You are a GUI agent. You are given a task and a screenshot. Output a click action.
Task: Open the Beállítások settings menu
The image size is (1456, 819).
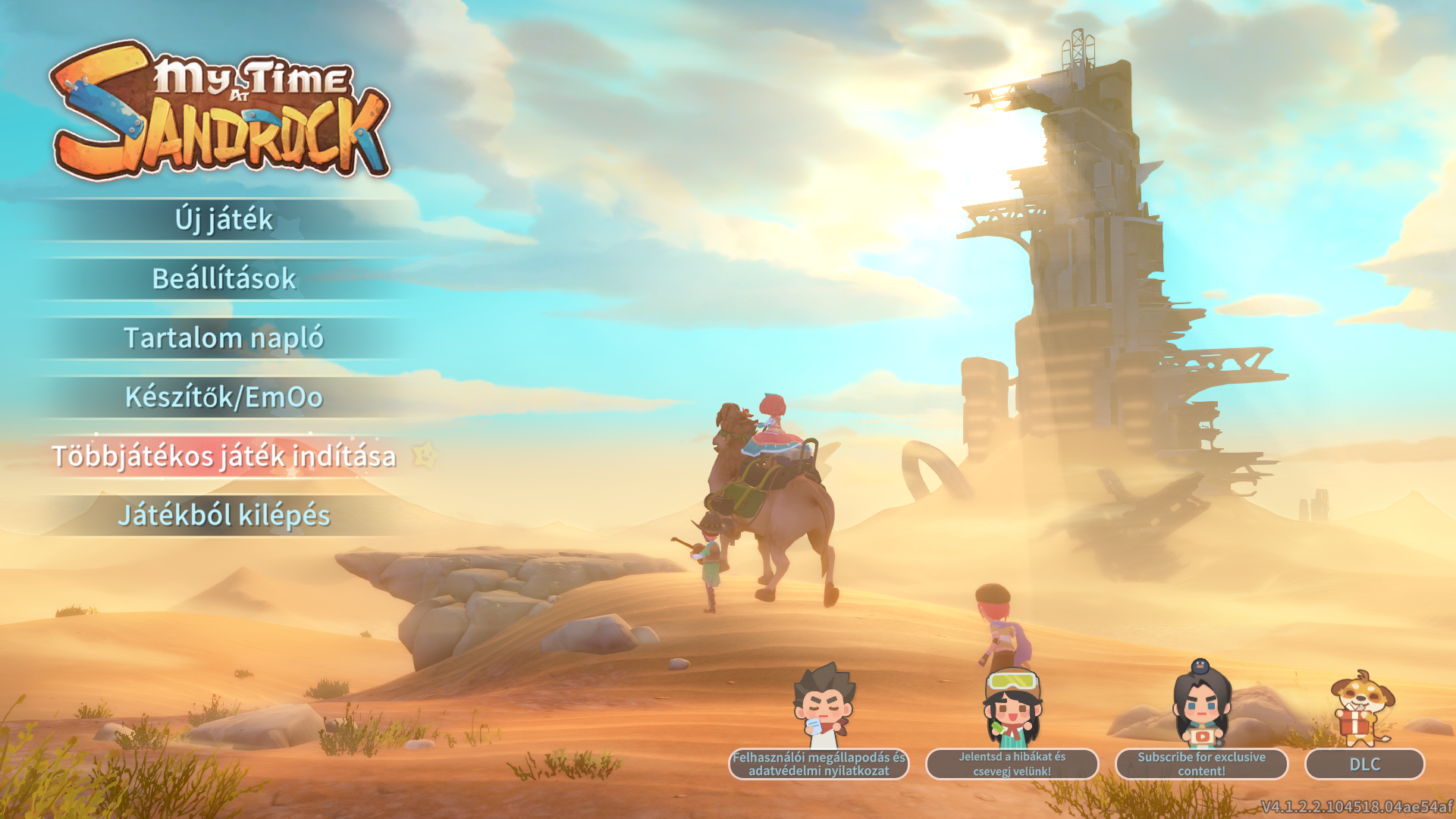pos(224,279)
